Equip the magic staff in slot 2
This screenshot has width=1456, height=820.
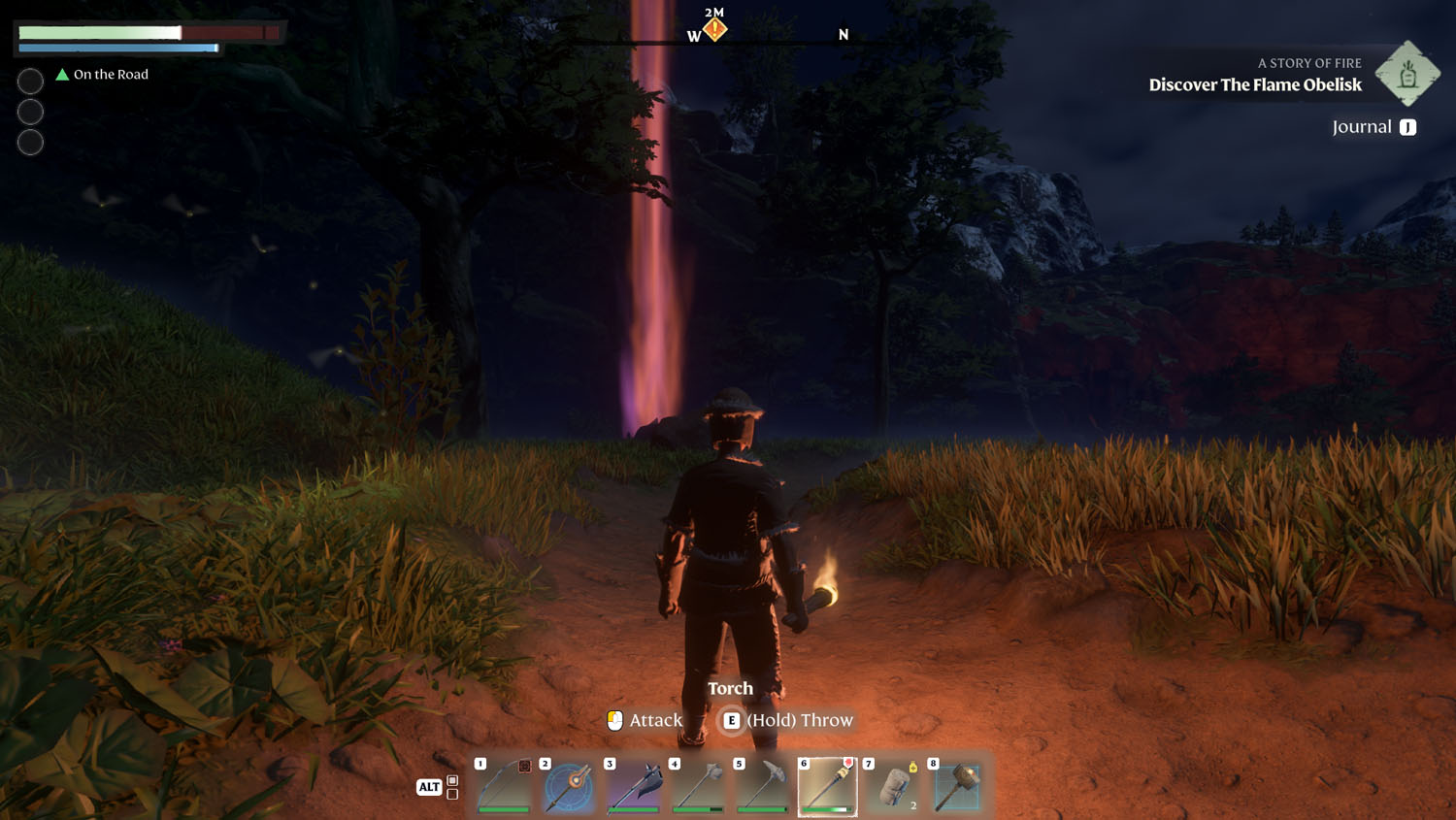[569, 786]
